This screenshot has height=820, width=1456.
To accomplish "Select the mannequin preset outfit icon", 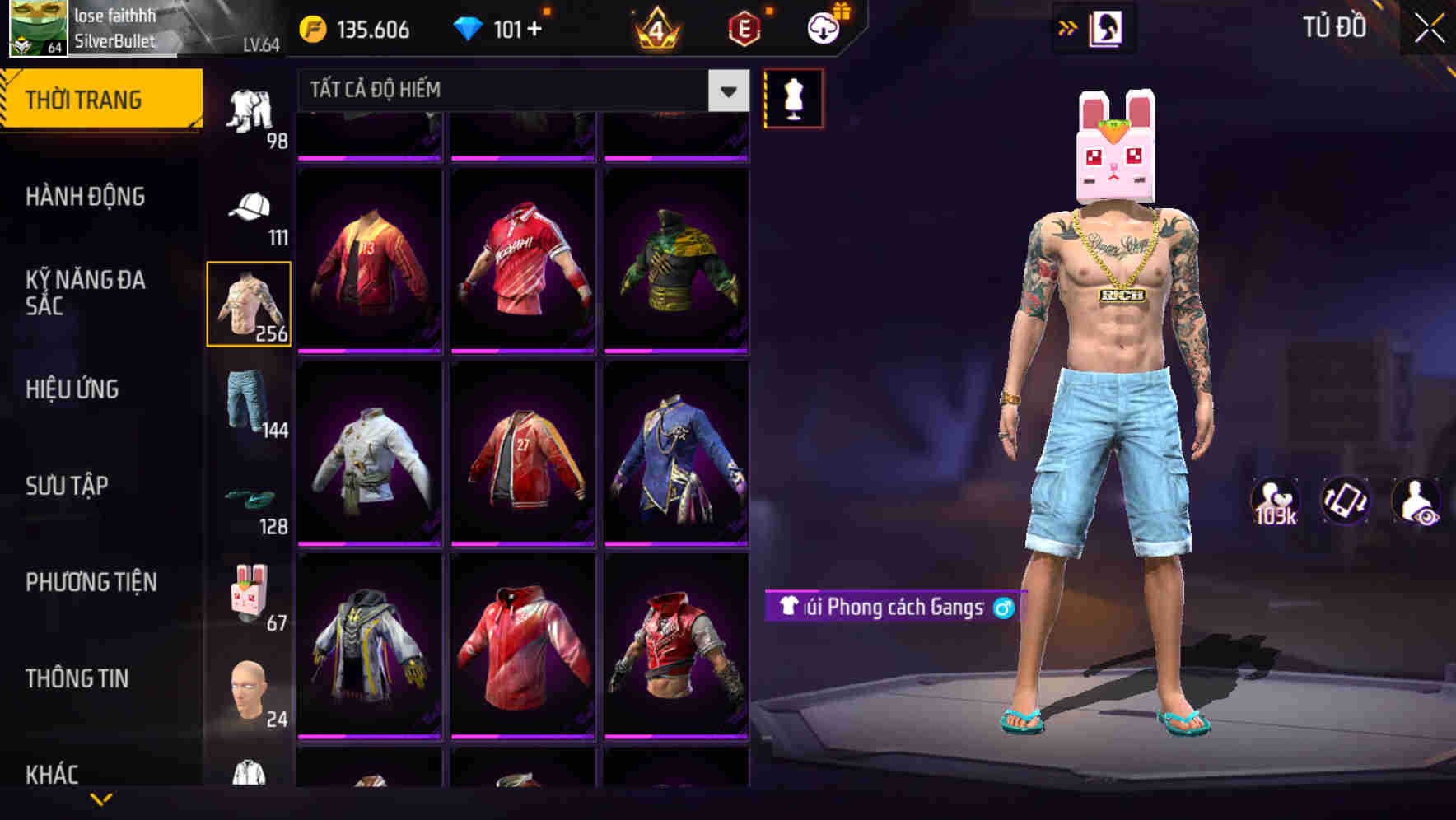I will pyautogui.click(x=793, y=99).
